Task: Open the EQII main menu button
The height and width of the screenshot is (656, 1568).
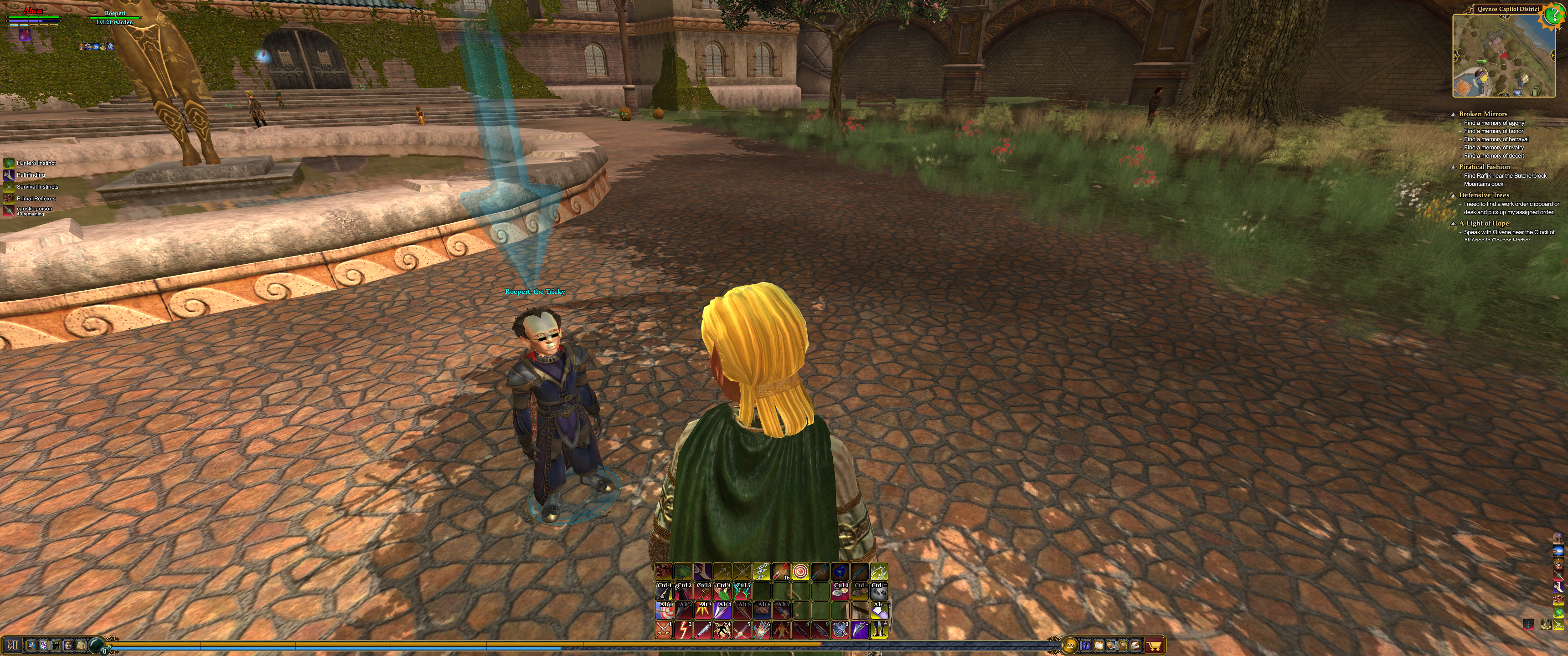Action: point(12,645)
